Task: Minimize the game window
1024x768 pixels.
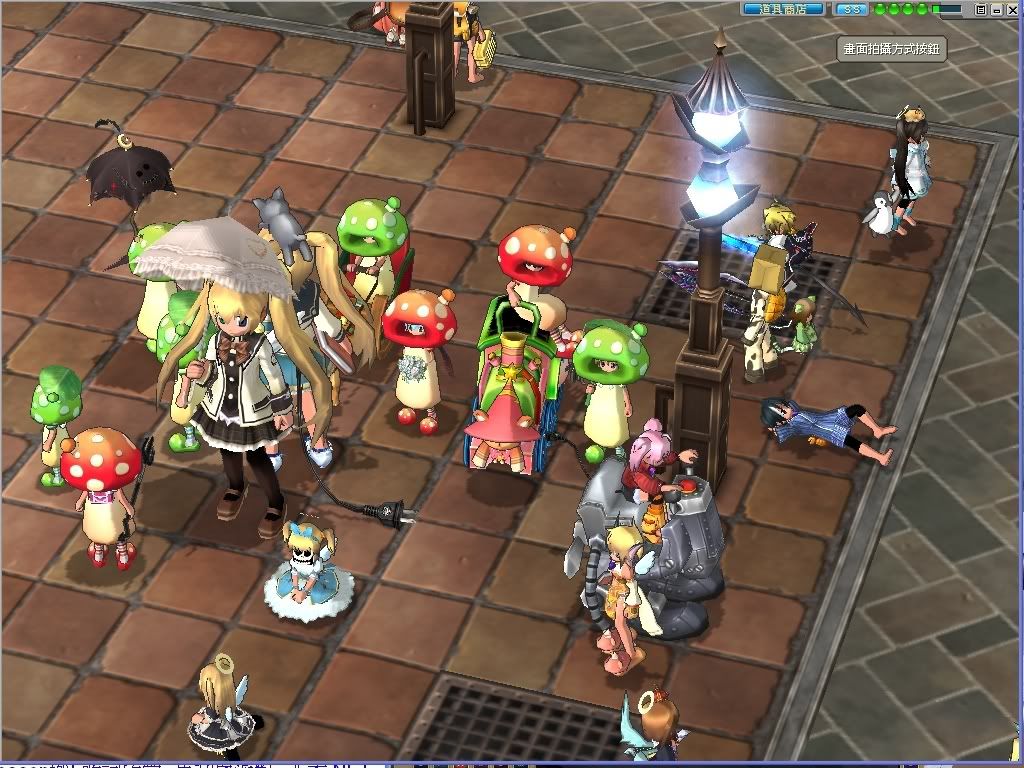Action: pyautogui.click(x=997, y=9)
